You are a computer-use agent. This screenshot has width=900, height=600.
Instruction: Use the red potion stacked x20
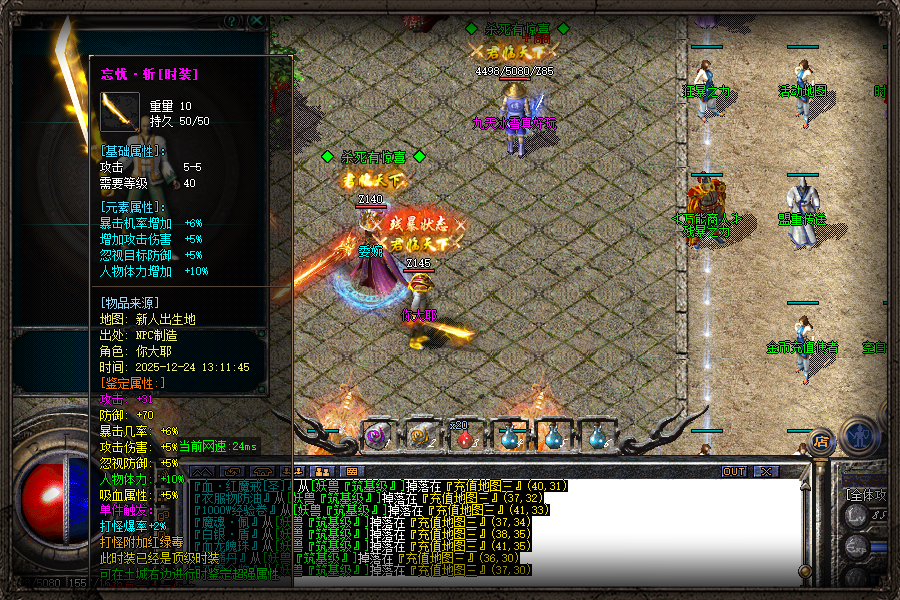coord(461,435)
